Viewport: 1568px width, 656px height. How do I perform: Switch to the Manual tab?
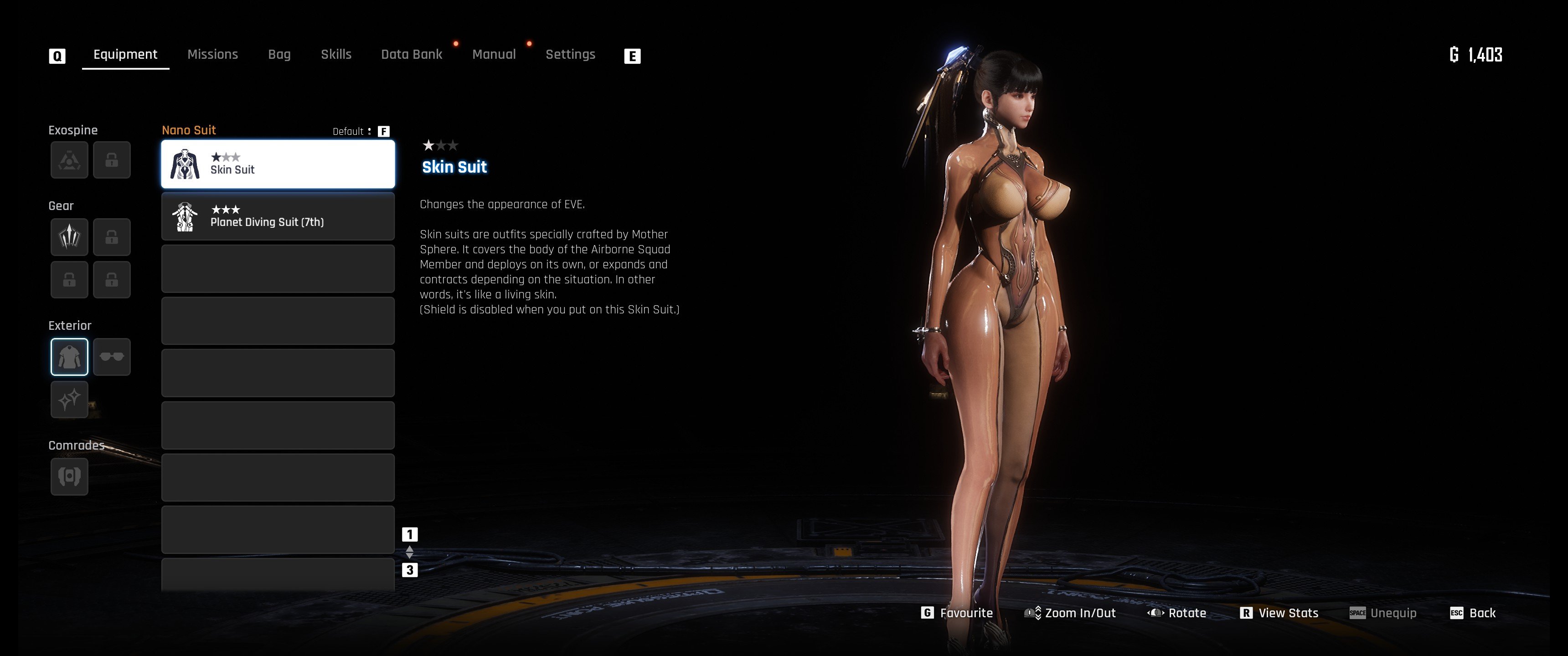point(494,55)
